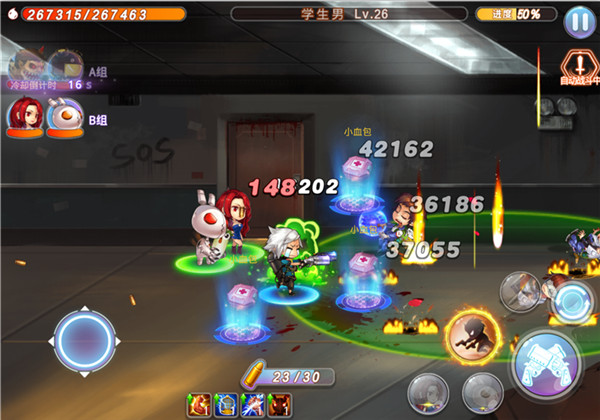Fire the dual pistols attack button
600x420 pixels.
tap(547, 358)
